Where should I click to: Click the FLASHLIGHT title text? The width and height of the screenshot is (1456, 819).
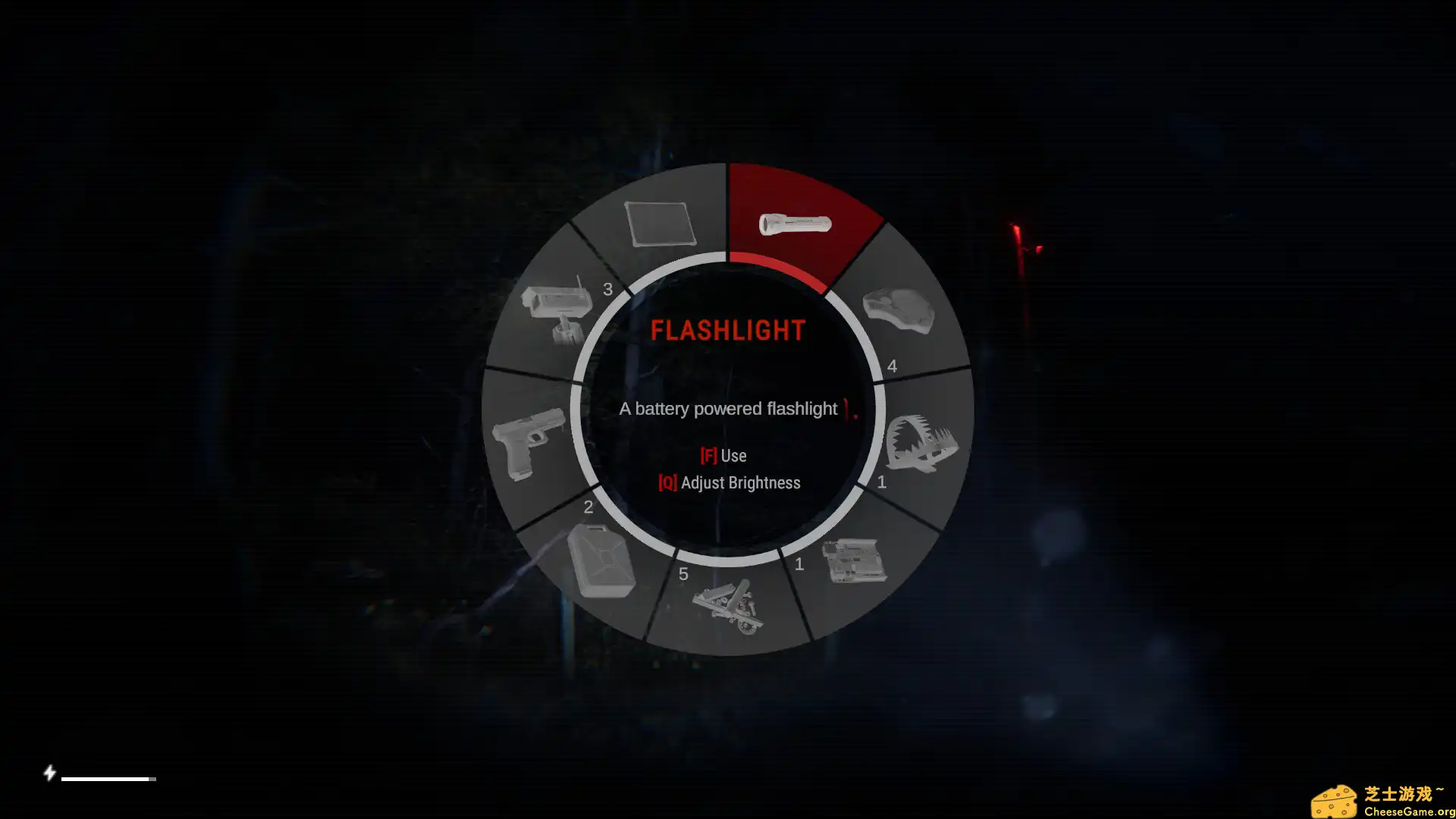click(x=728, y=330)
